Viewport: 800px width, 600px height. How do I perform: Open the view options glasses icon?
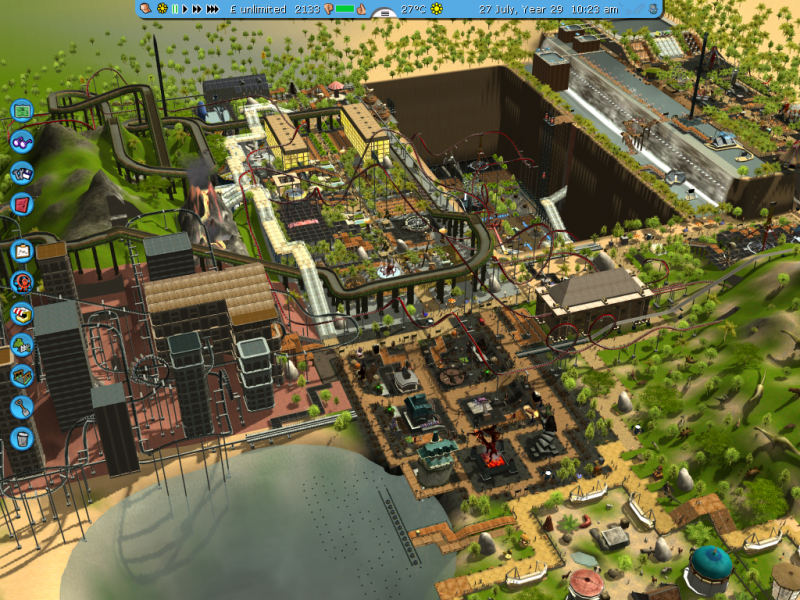pyautogui.click(x=22, y=142)
